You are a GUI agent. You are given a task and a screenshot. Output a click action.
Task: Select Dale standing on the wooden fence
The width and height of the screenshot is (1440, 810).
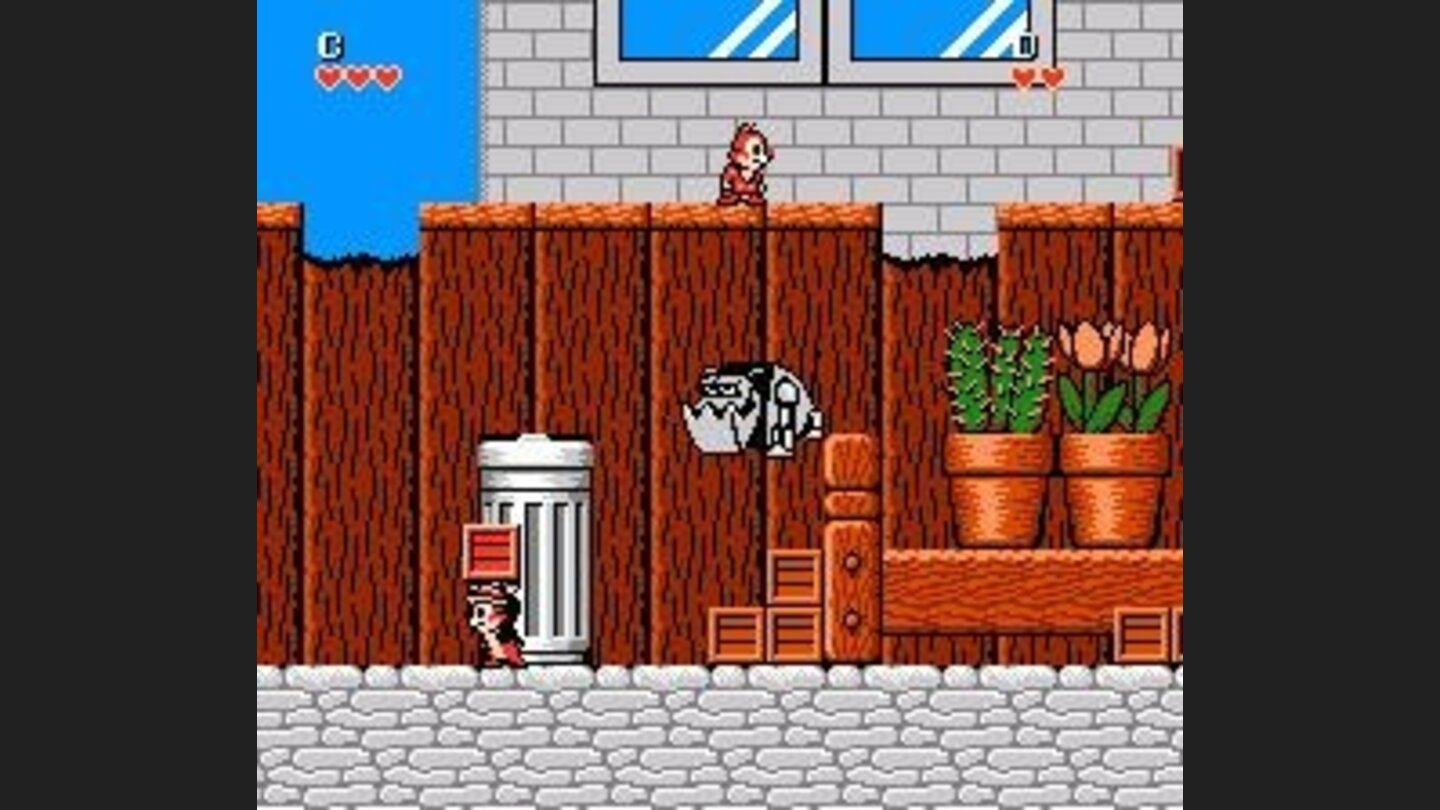tap(743, 165)
